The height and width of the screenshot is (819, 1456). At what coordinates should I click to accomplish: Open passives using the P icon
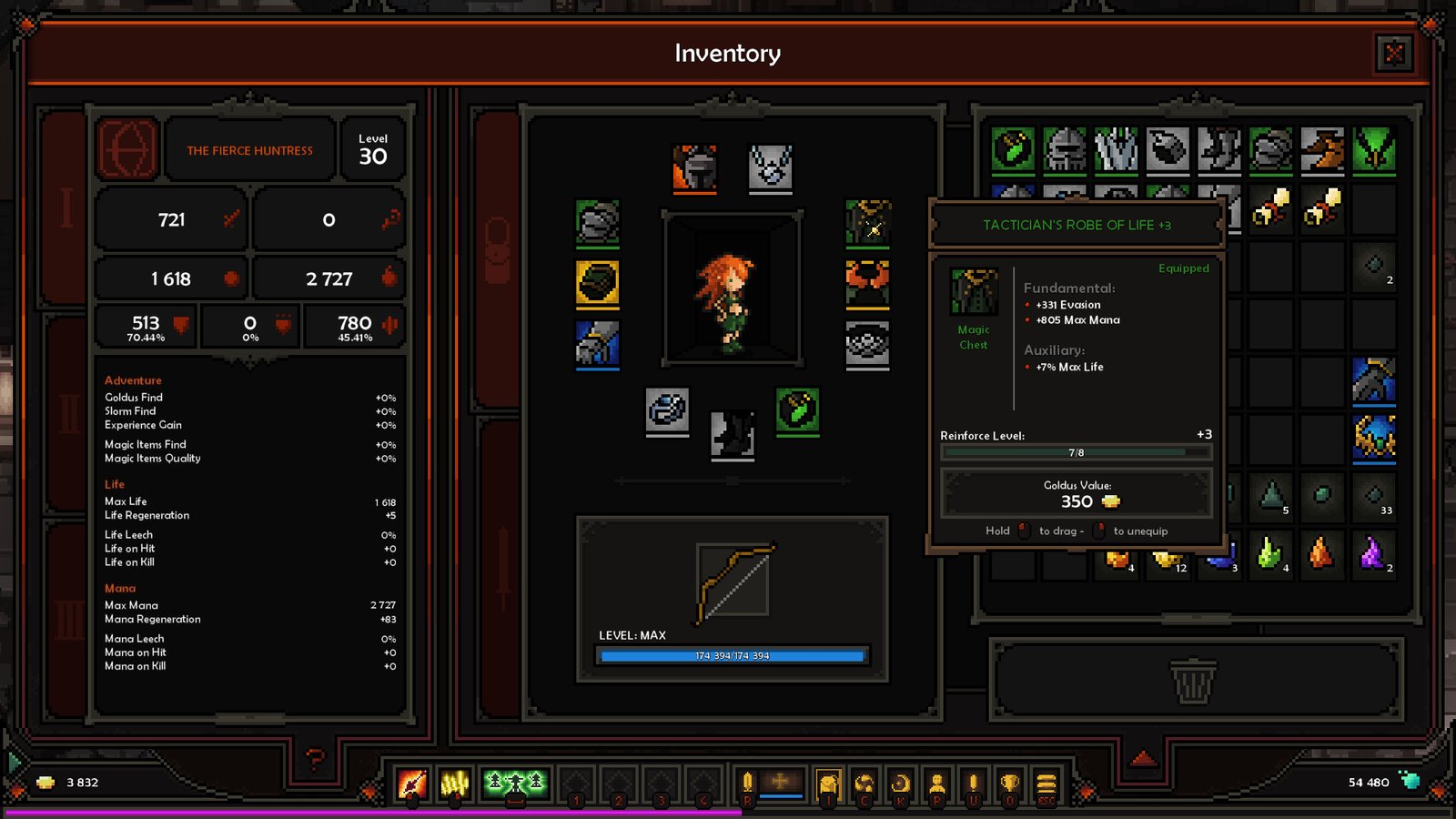pos(936,783)
